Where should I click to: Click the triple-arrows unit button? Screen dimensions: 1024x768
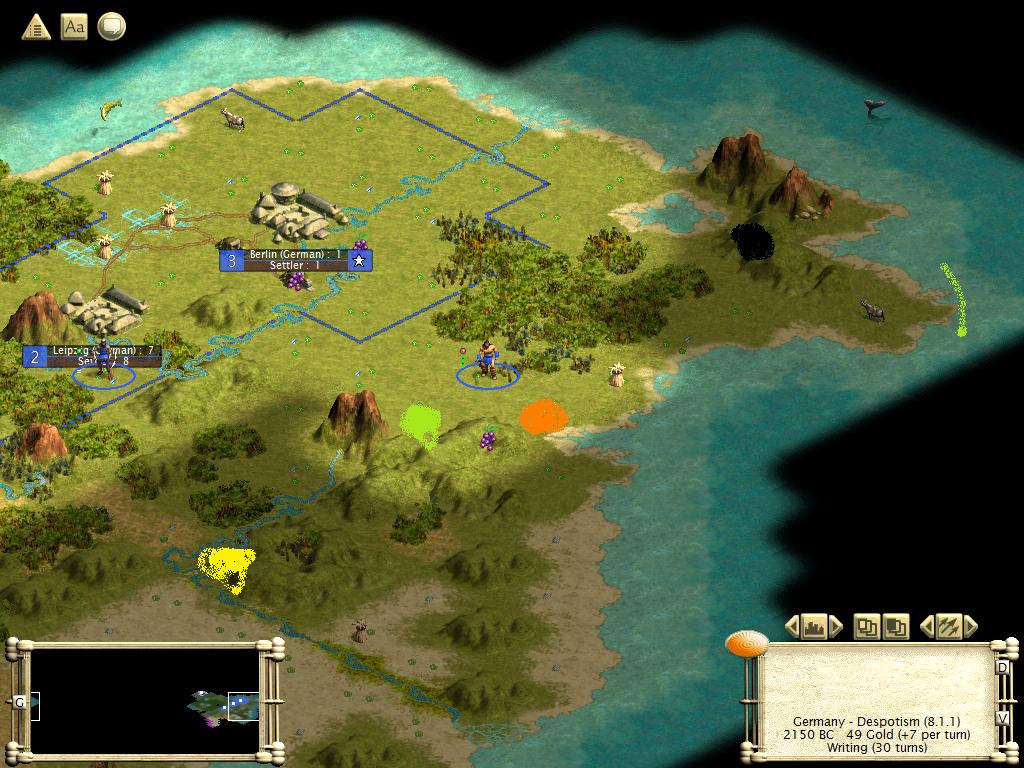(x=948, y=627)
